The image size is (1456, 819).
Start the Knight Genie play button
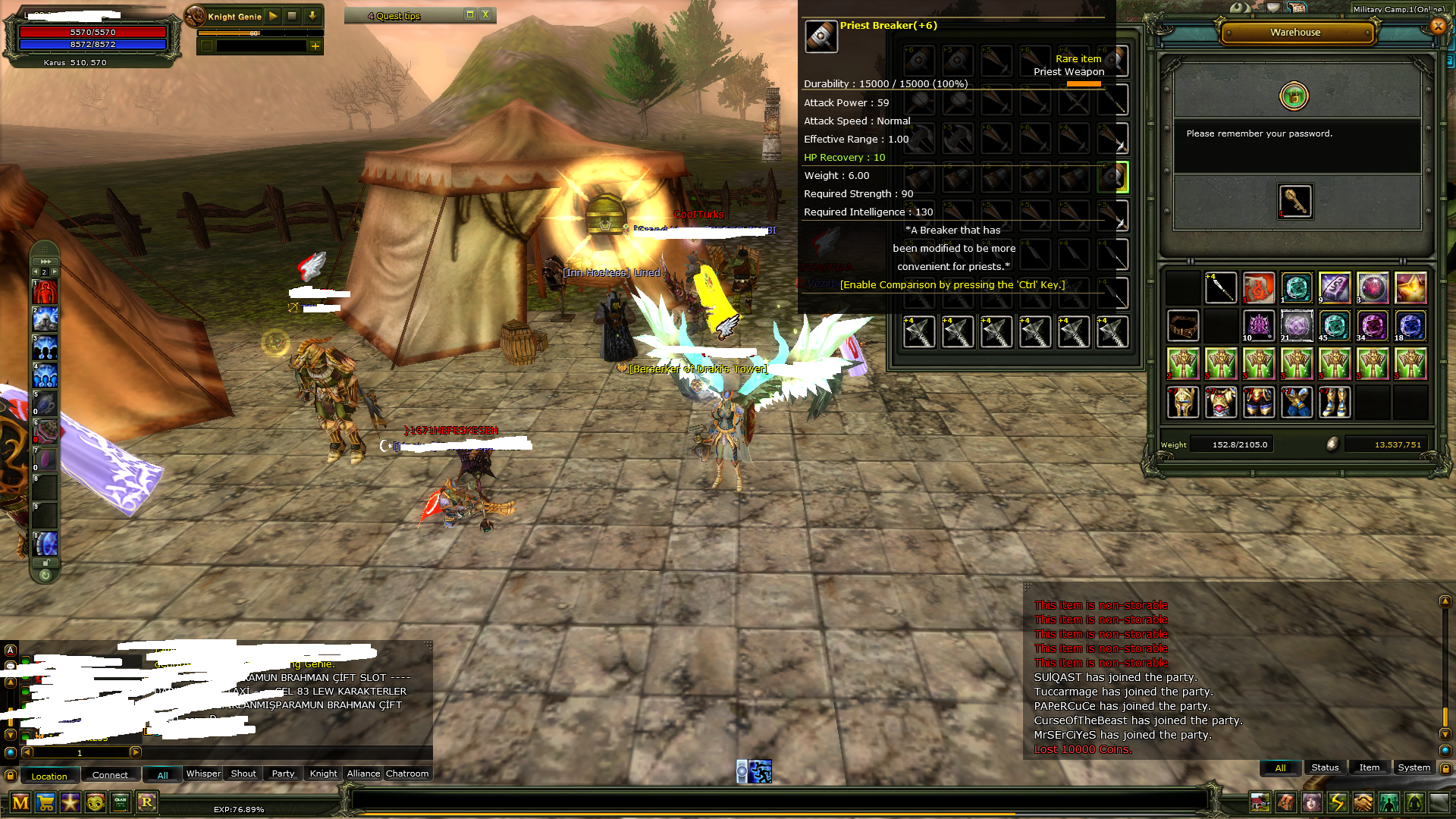click(x=273, y=16)
